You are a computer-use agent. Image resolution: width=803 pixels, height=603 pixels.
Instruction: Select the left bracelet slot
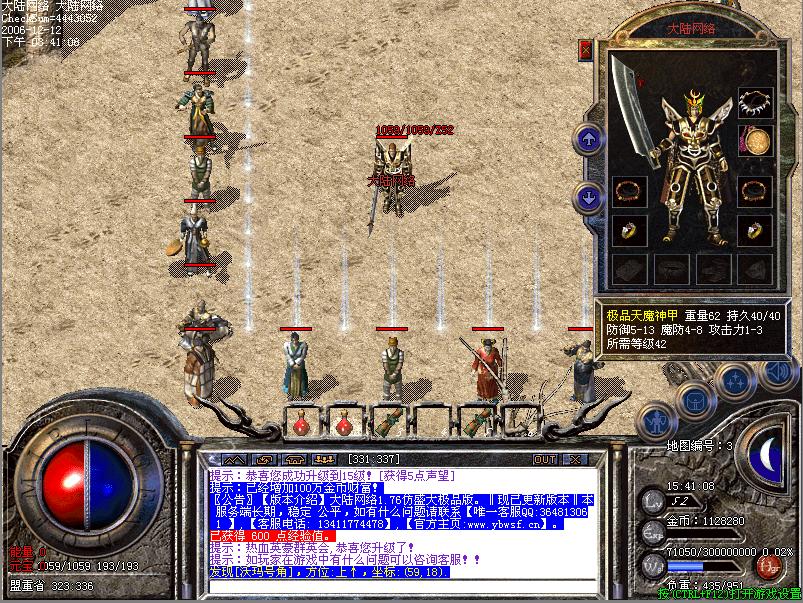[x=629, y=190]
